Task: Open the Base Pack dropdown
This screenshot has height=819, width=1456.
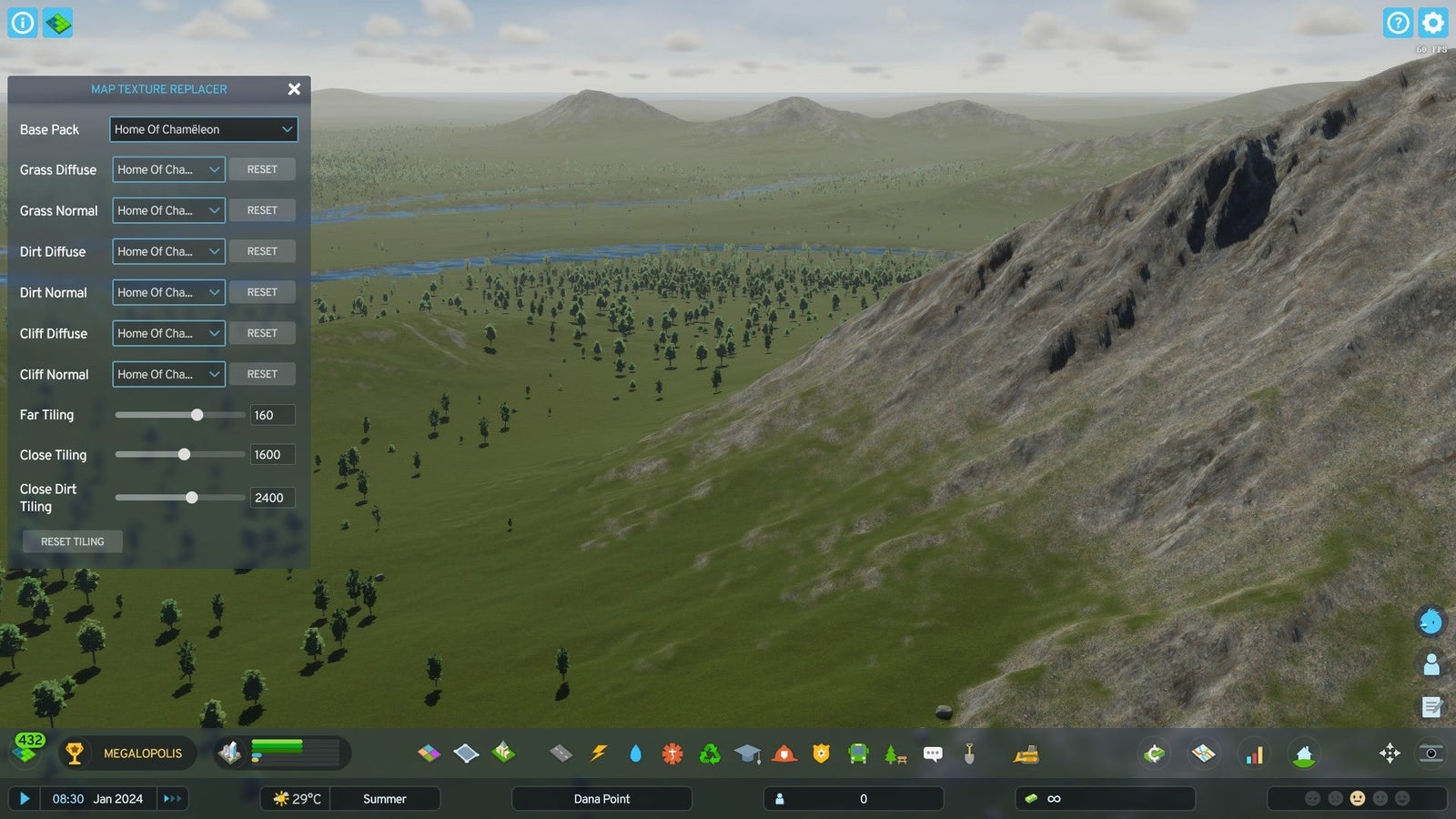Action: pyautogui.click(x=203, y=129)
